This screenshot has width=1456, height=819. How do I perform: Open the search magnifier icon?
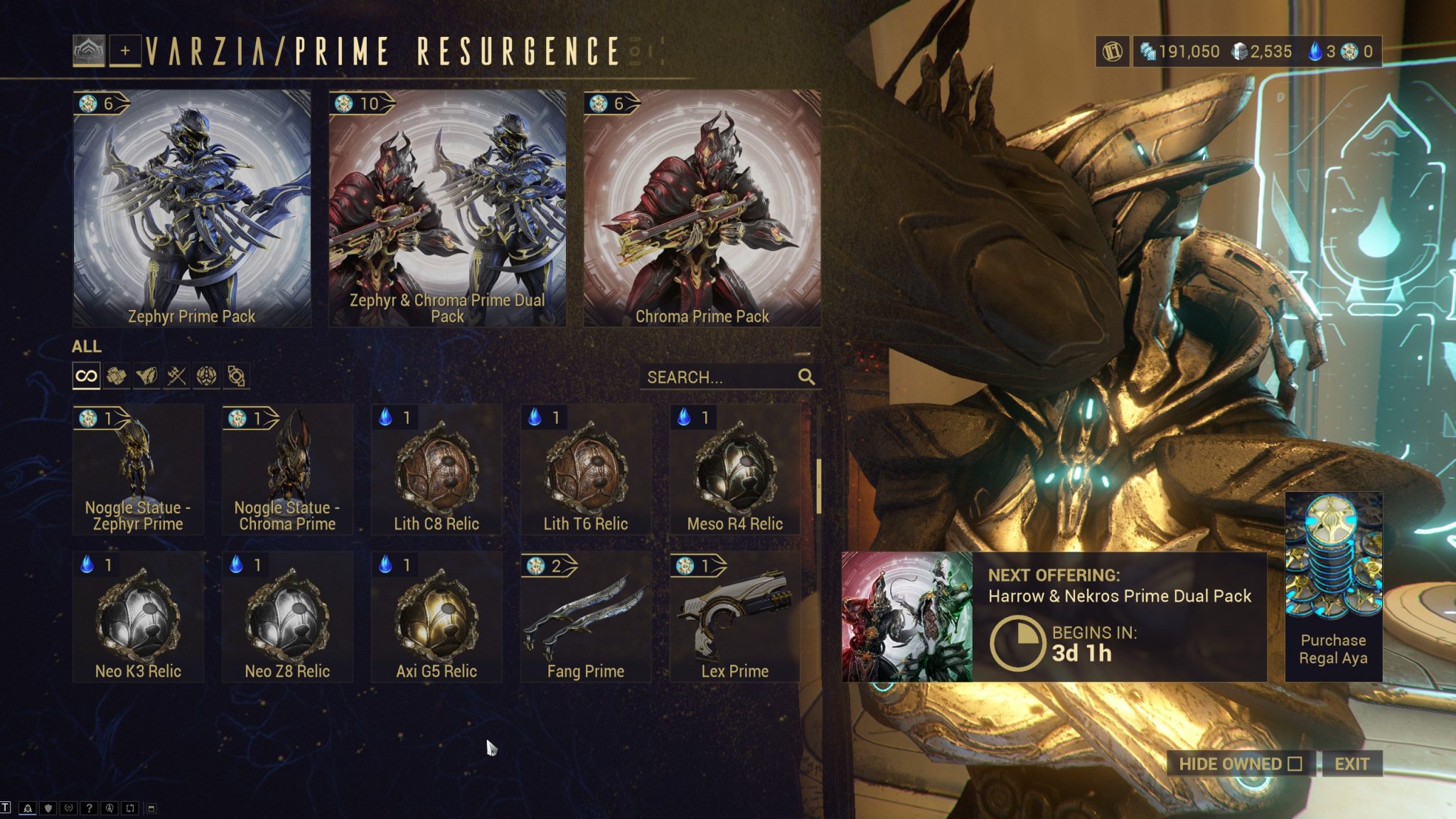pos(805,378)
